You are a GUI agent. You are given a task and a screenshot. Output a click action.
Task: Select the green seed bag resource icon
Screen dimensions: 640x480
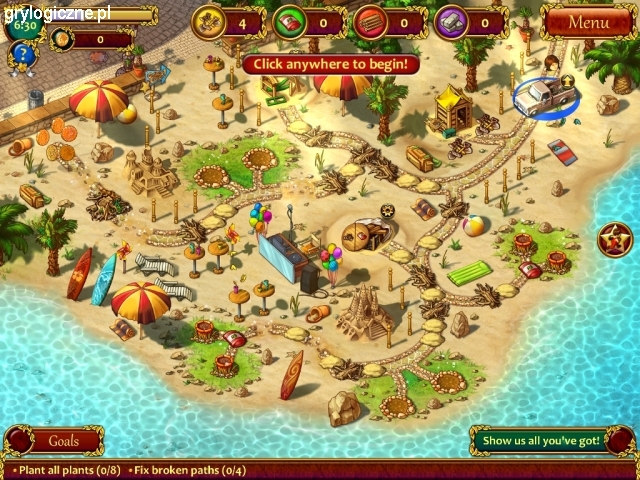[289, 20]
